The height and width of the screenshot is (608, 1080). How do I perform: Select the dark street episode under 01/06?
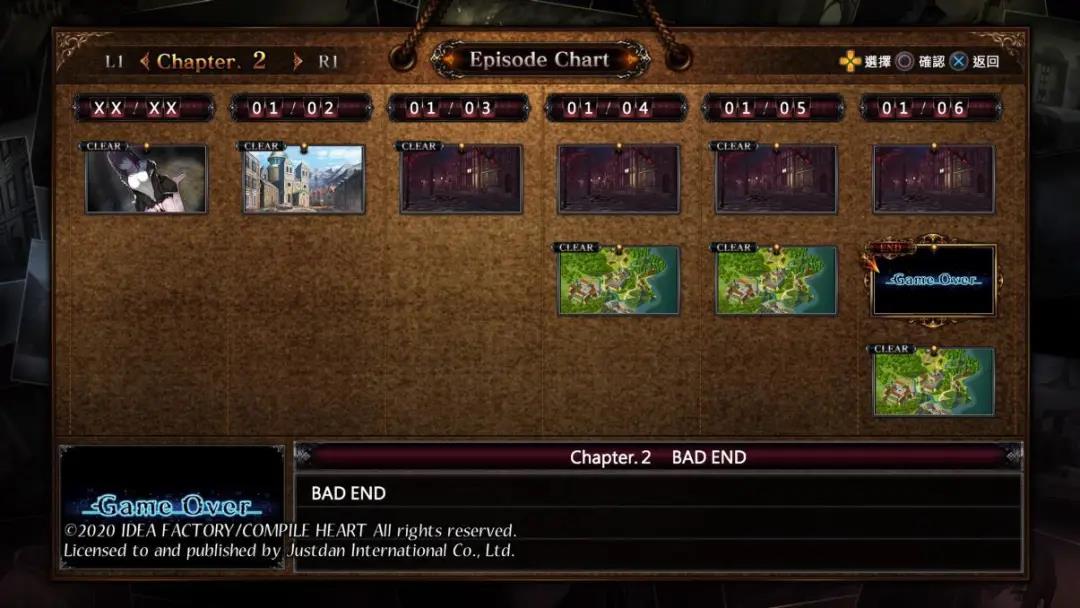[934, 179]
